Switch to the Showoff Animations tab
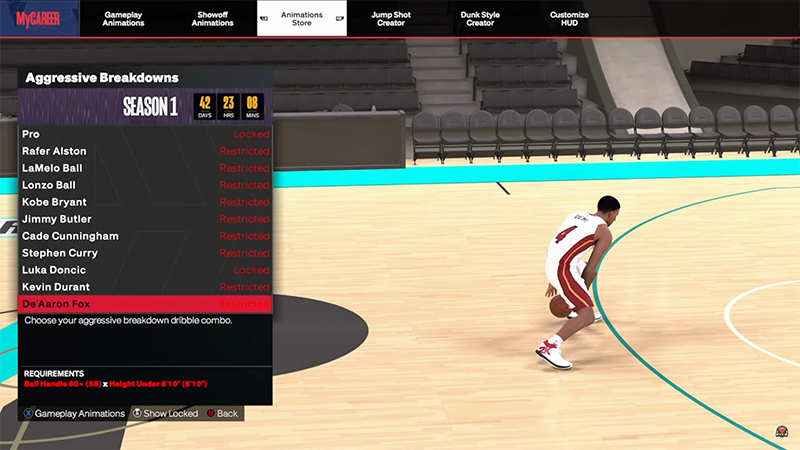800x450 pixels. point(213,18)
